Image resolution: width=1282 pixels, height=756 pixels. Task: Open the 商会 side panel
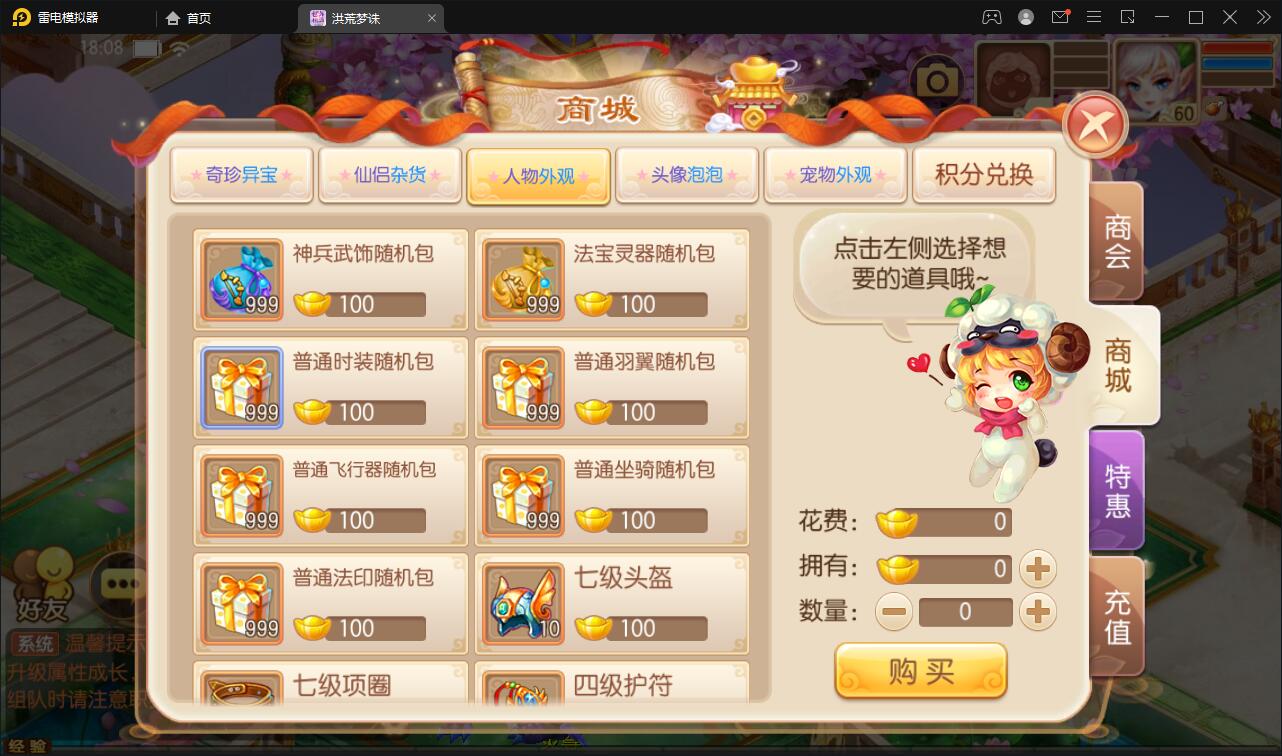pyautogui.click(x=1117, y=241)
